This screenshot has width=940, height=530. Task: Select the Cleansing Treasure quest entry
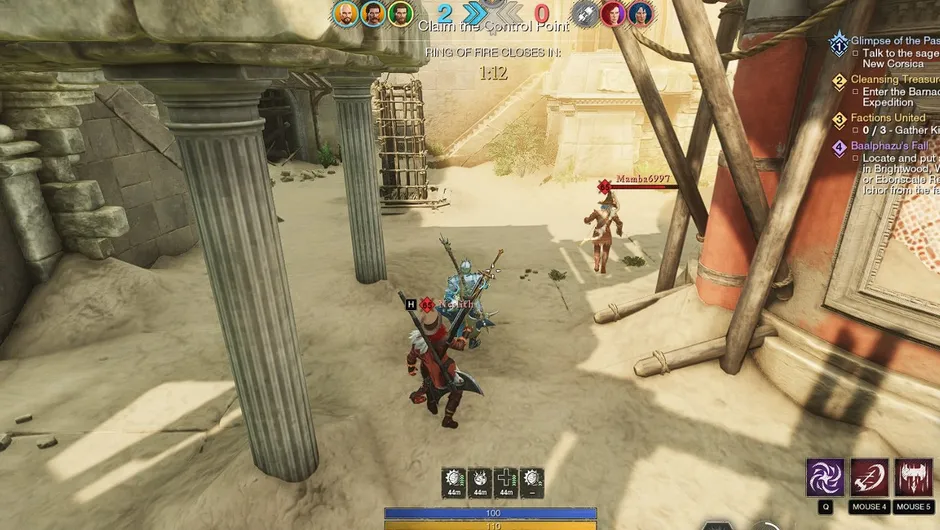pos(894,79)
